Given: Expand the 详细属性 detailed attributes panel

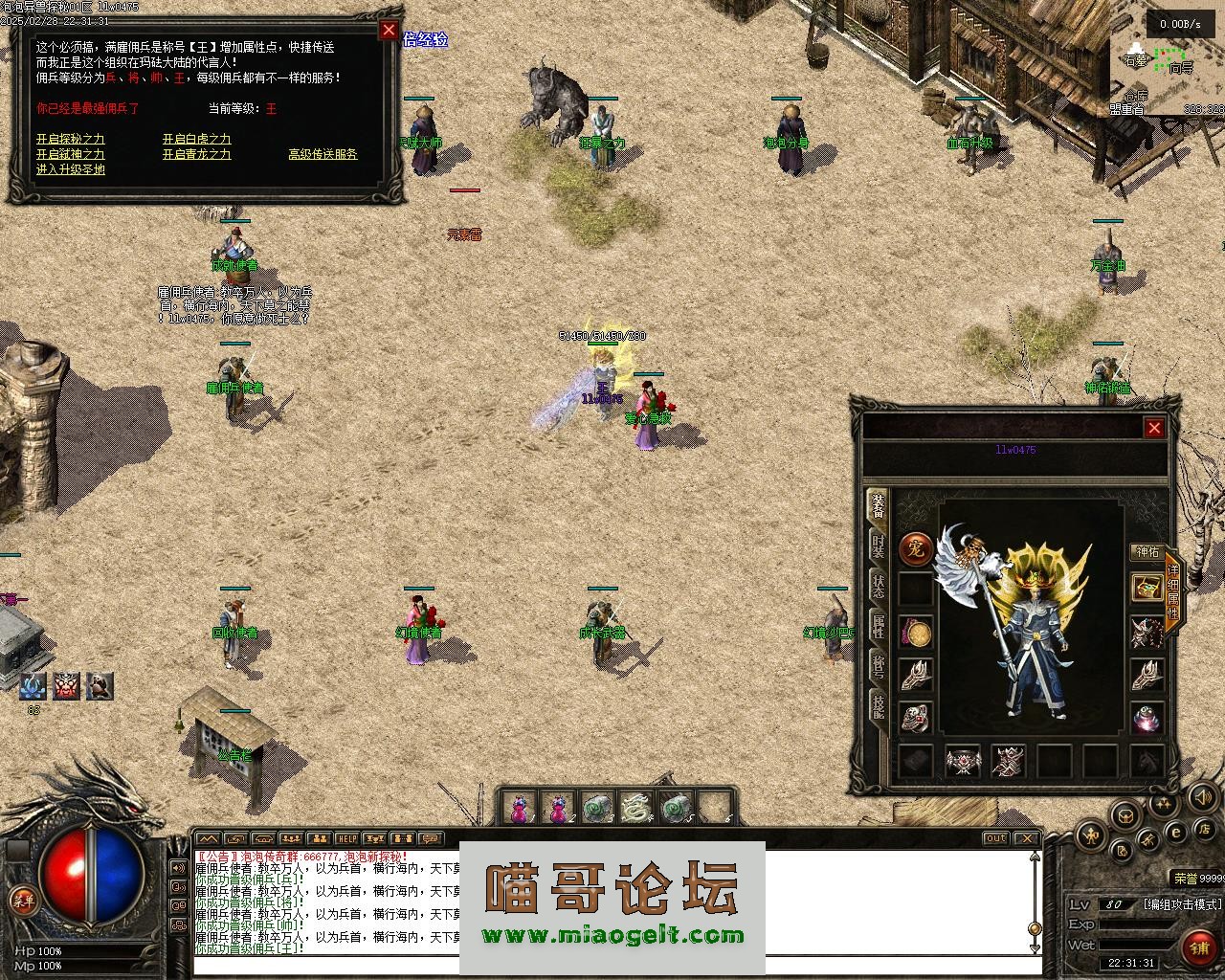Looking at the screenshot, I should point(1172,591).
